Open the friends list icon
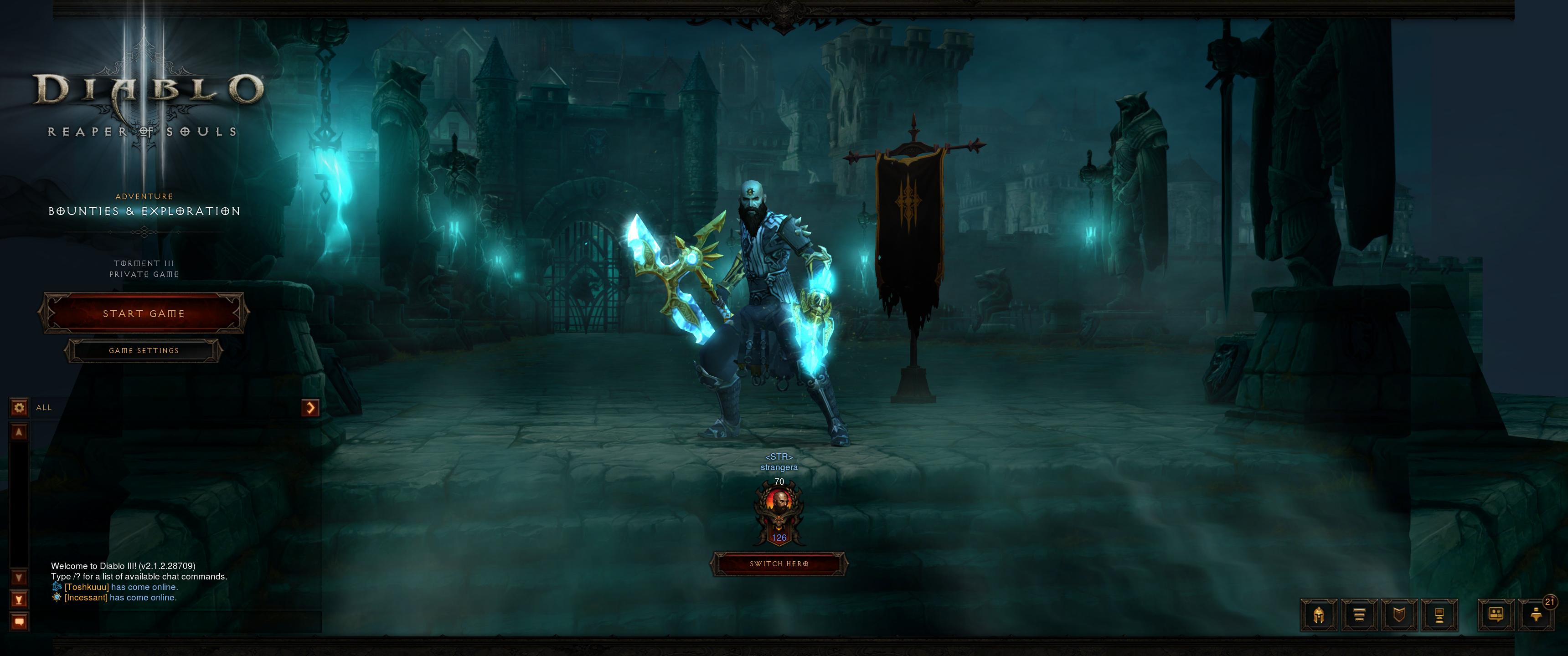This screenshot has height=656, width=1568. tap(1536, 615)
